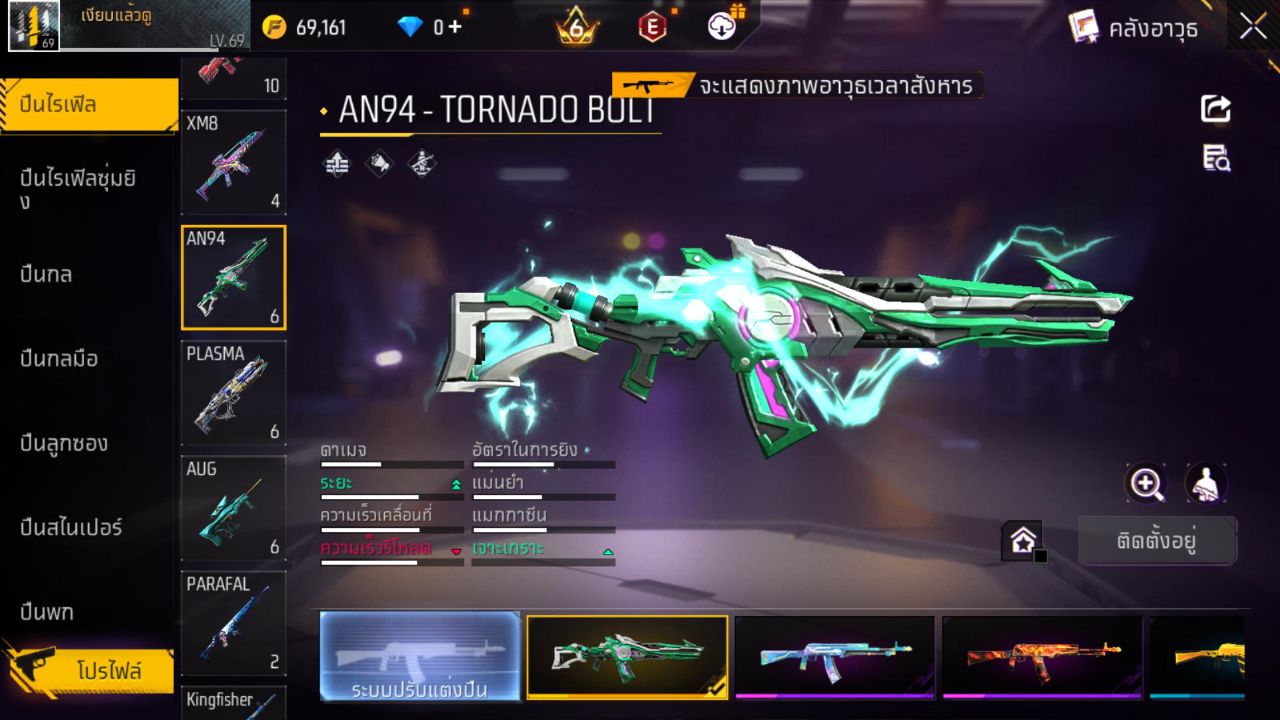Viewport: 1280px width, 720px height.
Task: Switch to the ปืนสไนเปอร์ category
Action: coord(65,528)
